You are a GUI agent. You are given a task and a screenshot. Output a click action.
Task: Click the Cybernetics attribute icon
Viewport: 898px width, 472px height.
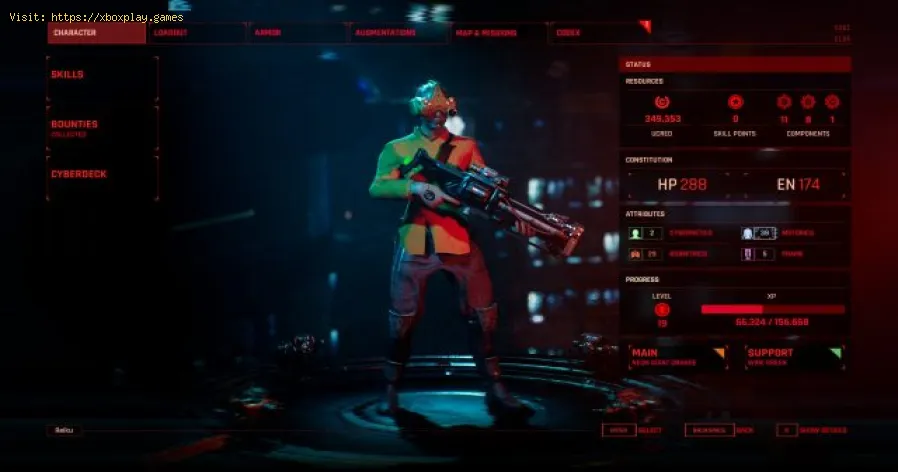point(634,233)
